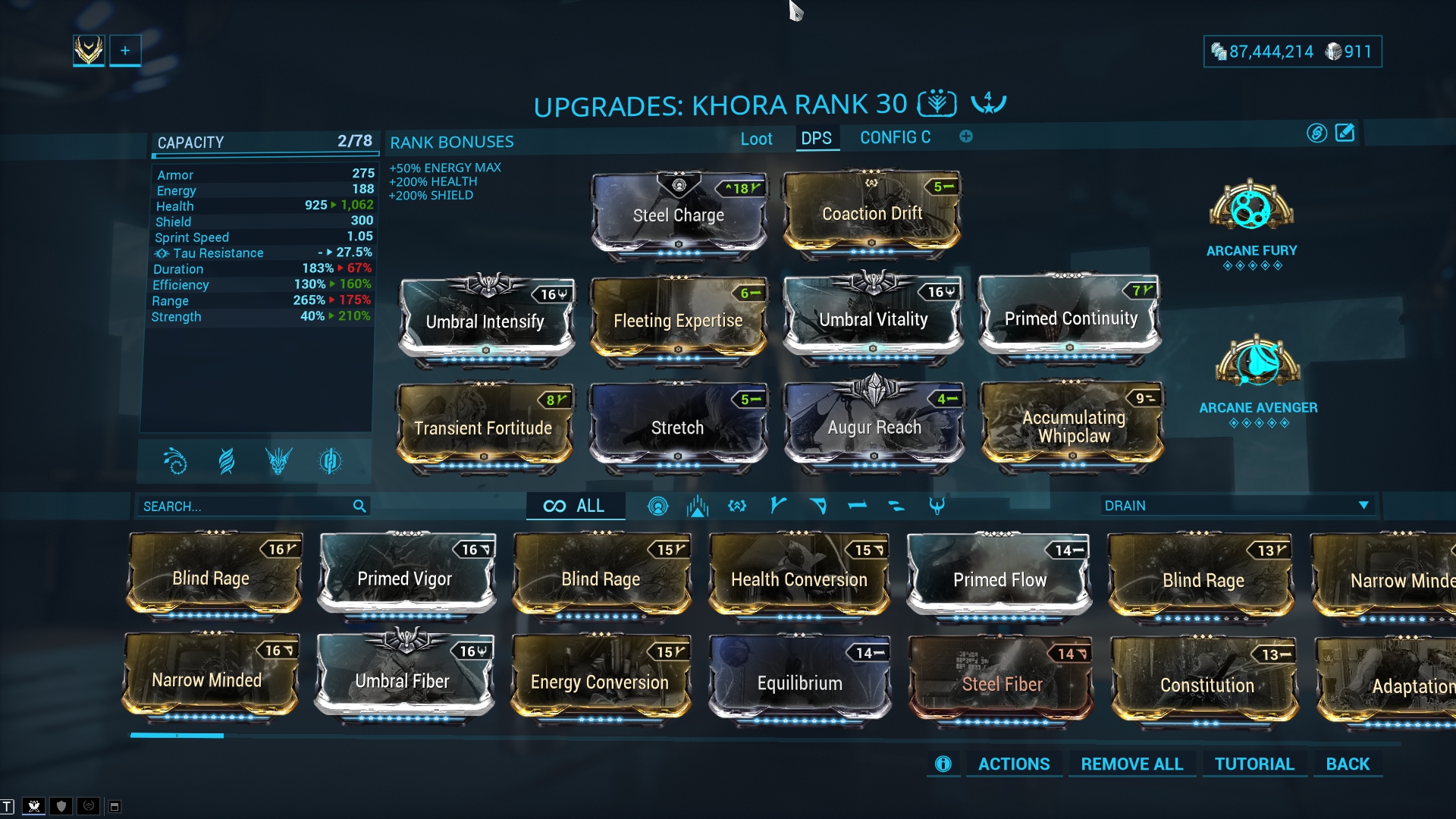Screen dimensions: 1456x819
Task: Switch to the Loot config tab
Action: [x=756, y=139]
